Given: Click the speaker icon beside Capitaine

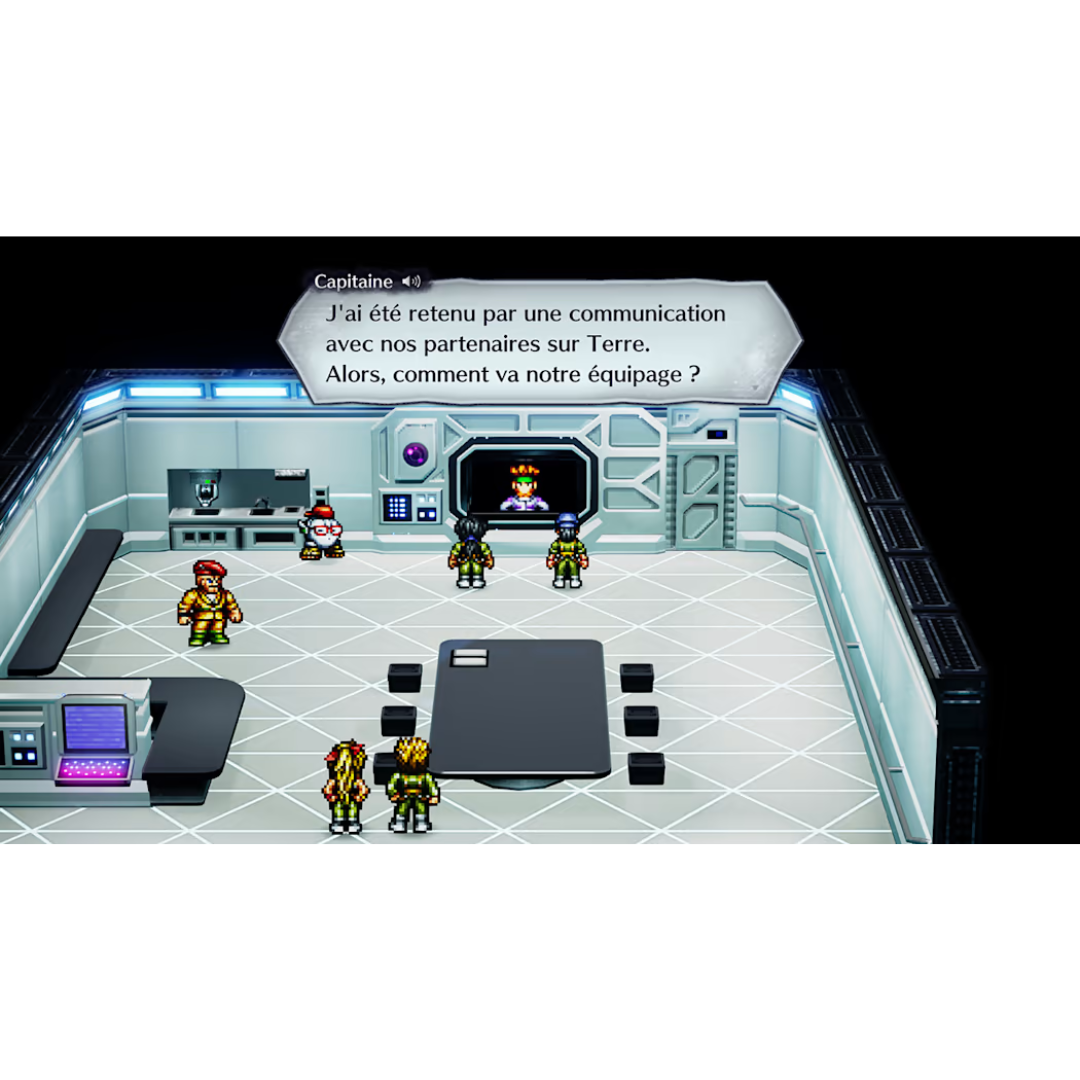Looking at the screenshot, I should pos(410,282).
